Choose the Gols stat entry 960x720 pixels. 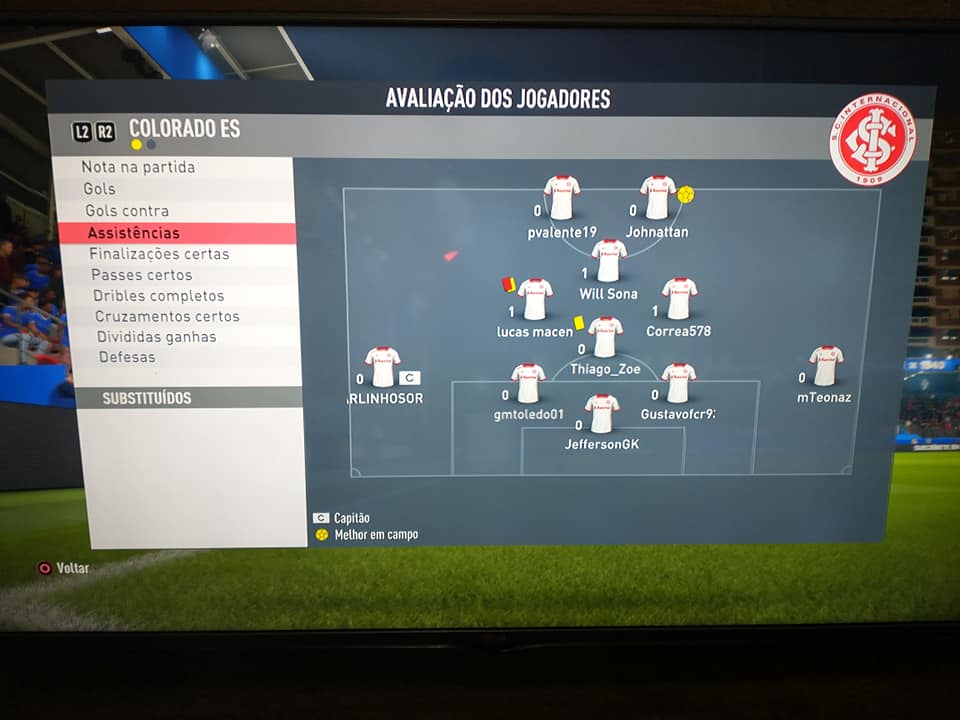(x=100, y=189)
